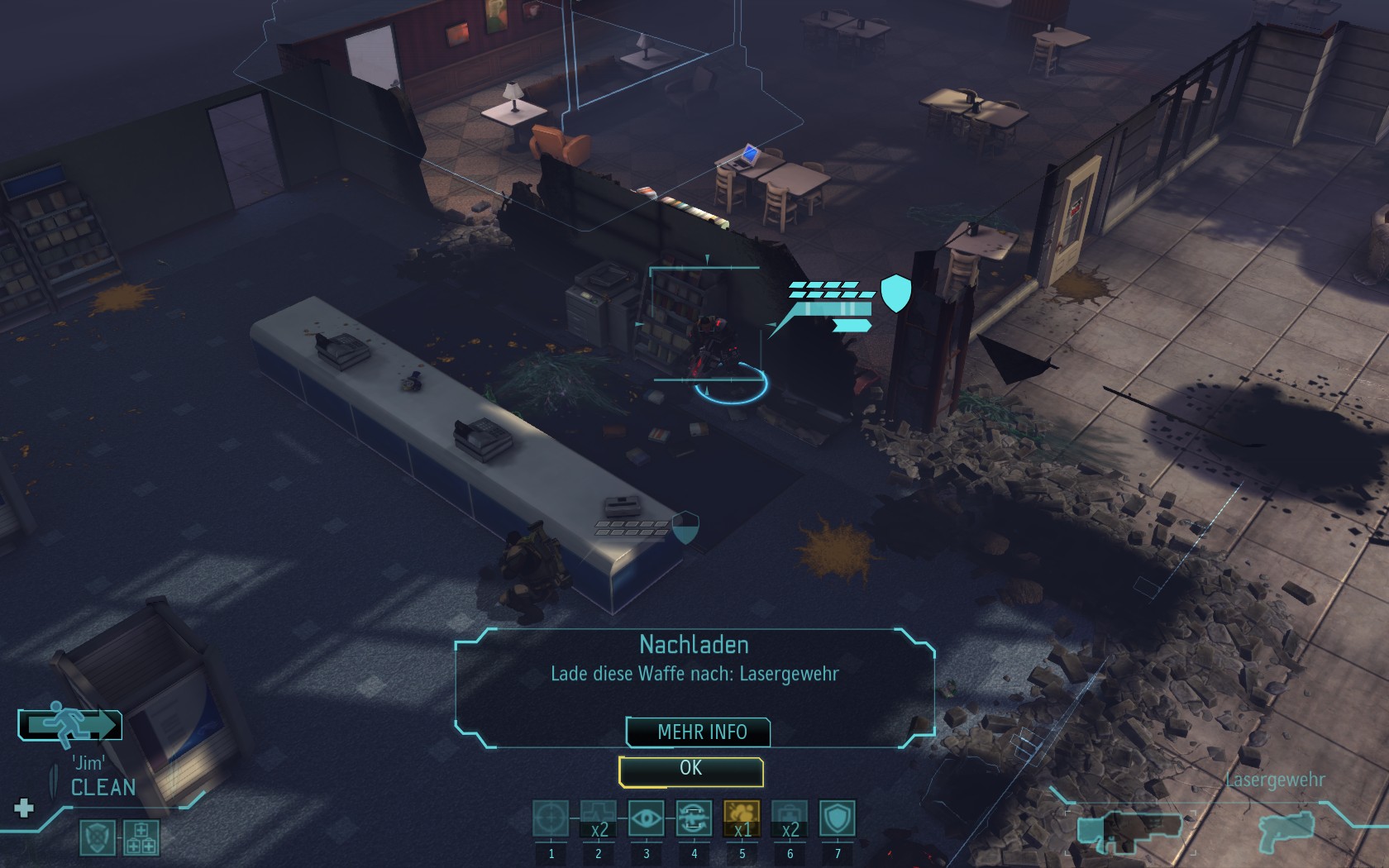Select the crossed-out shield perk icon
Screen dimensions: 1389x868
point(97,837)
